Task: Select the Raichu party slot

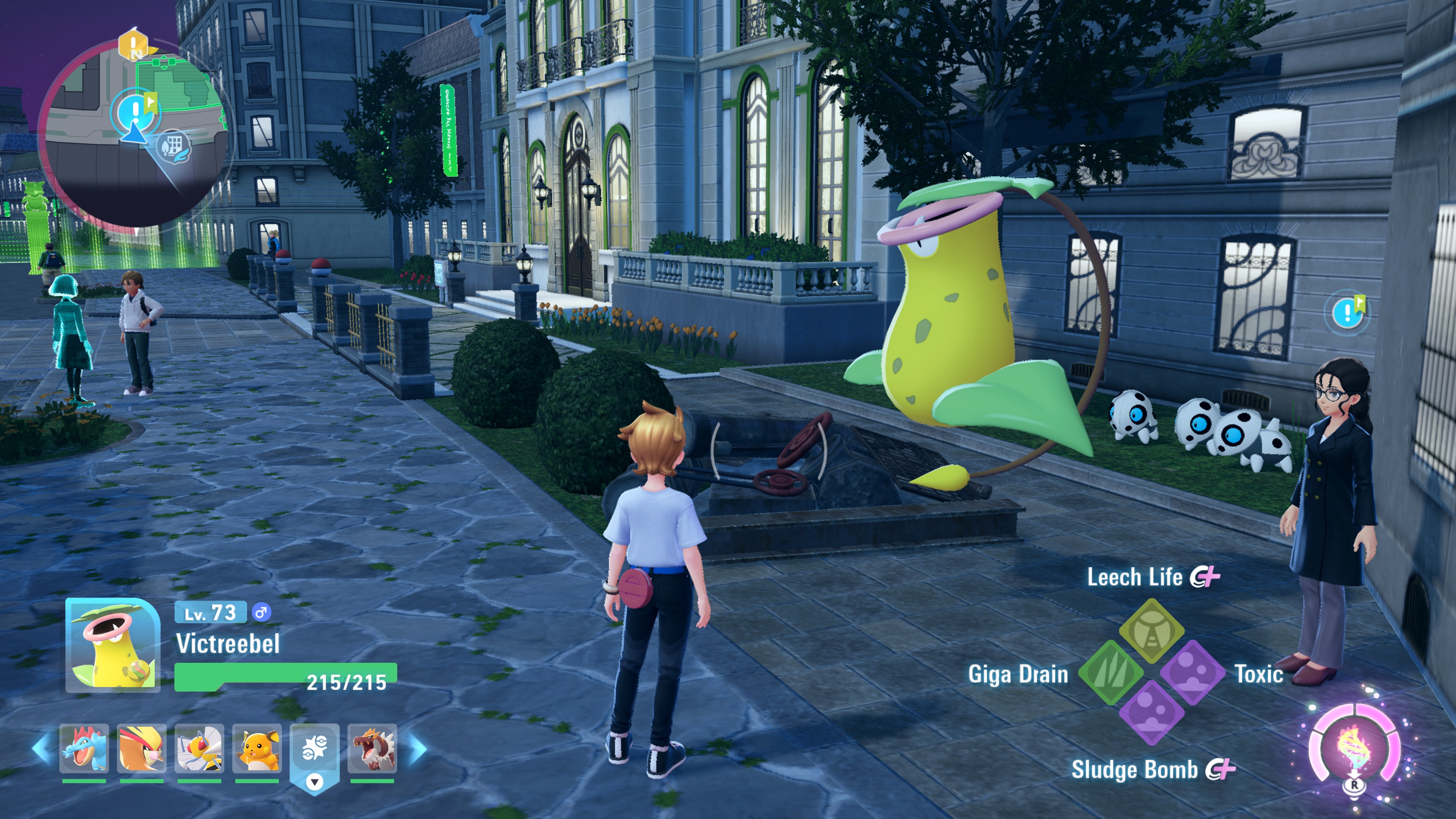Action: [257, 748]
